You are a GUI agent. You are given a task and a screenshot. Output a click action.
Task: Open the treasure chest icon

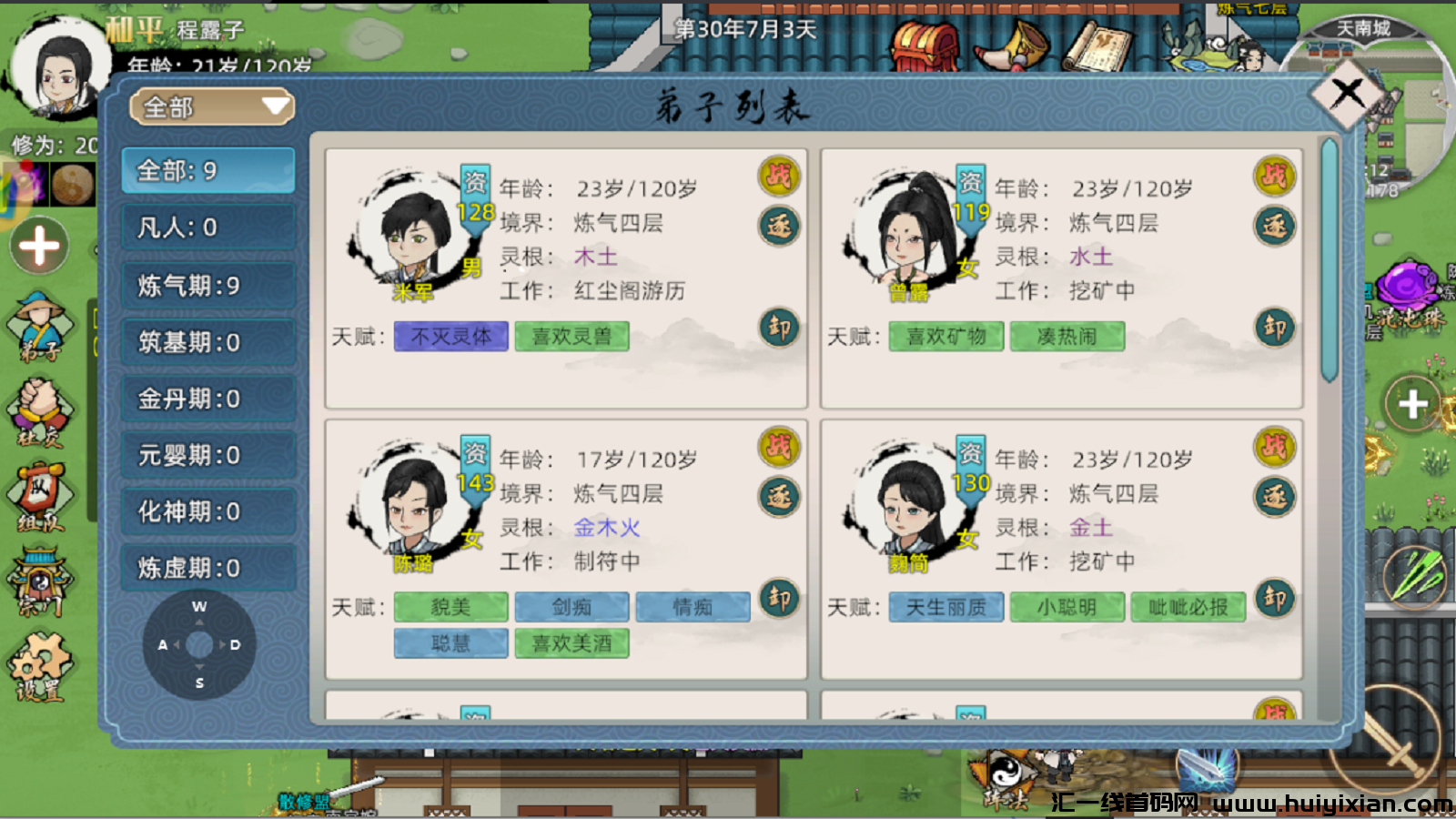925,45
